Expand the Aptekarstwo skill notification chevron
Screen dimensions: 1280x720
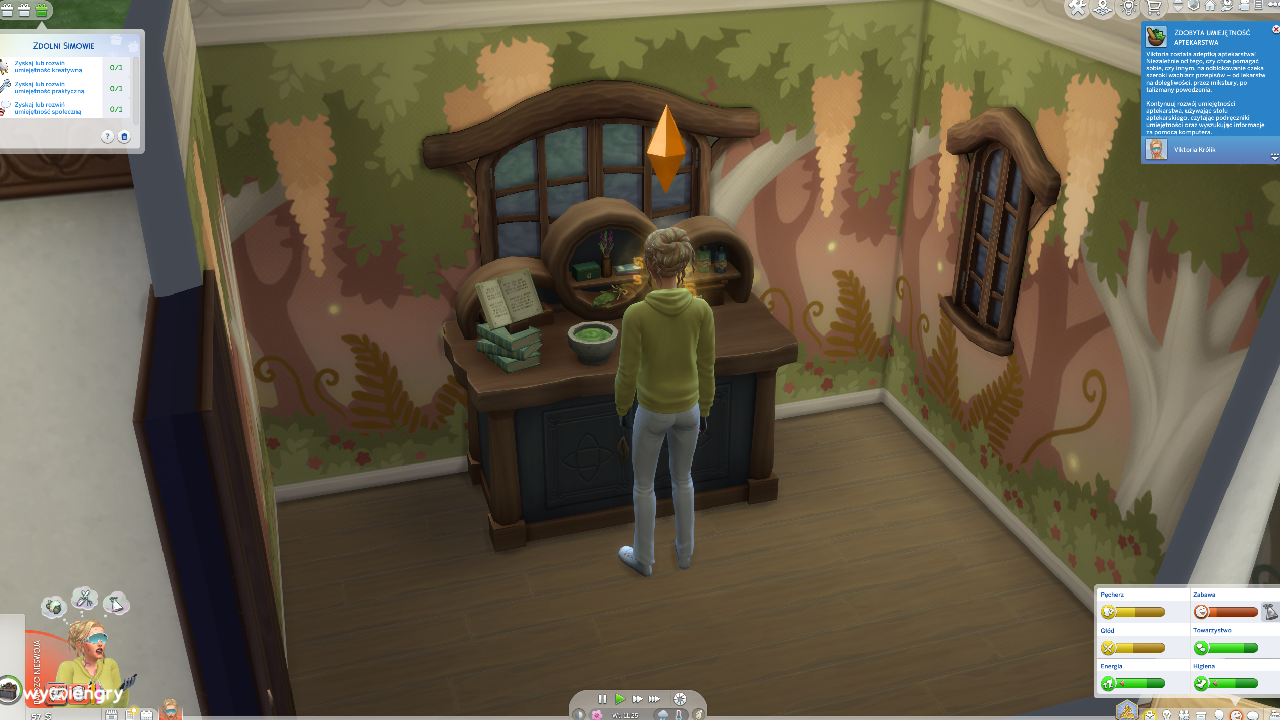(1274, 157)
